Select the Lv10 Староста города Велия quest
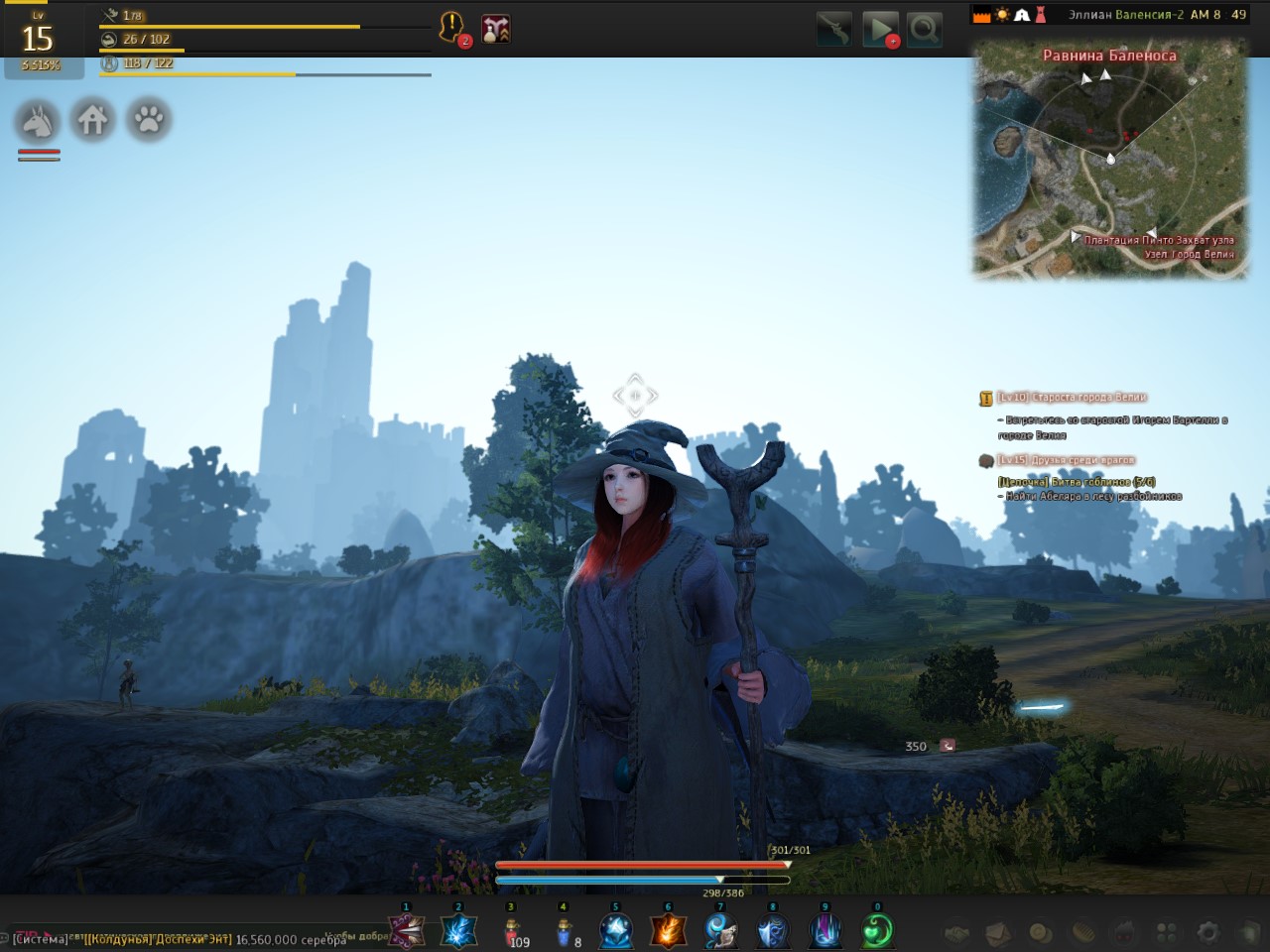The image size is (1270, 952). point(1071,398)
